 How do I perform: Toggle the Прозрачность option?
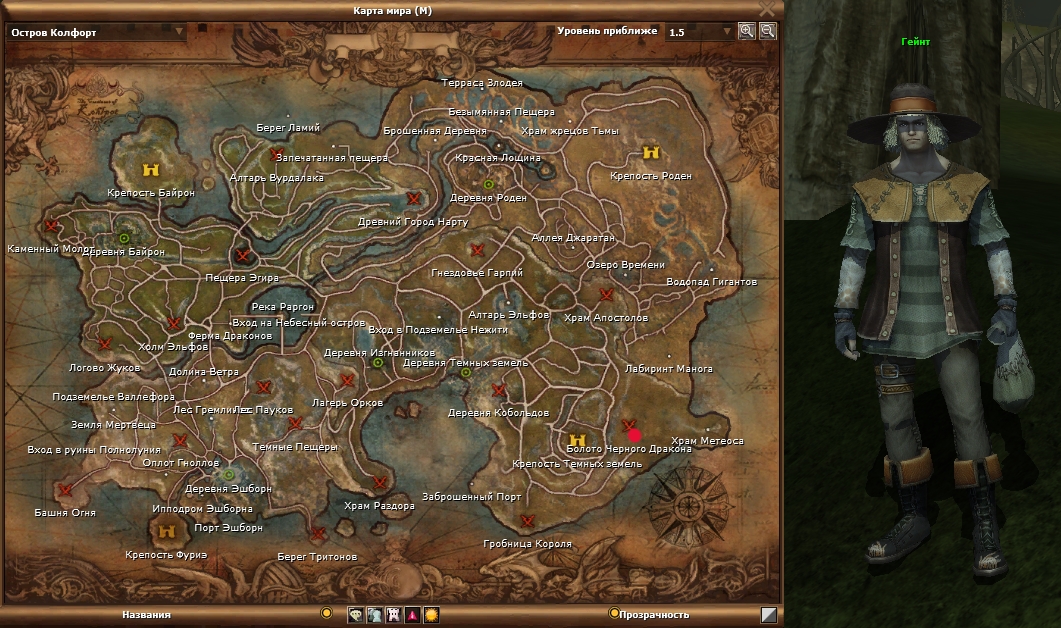613,614
